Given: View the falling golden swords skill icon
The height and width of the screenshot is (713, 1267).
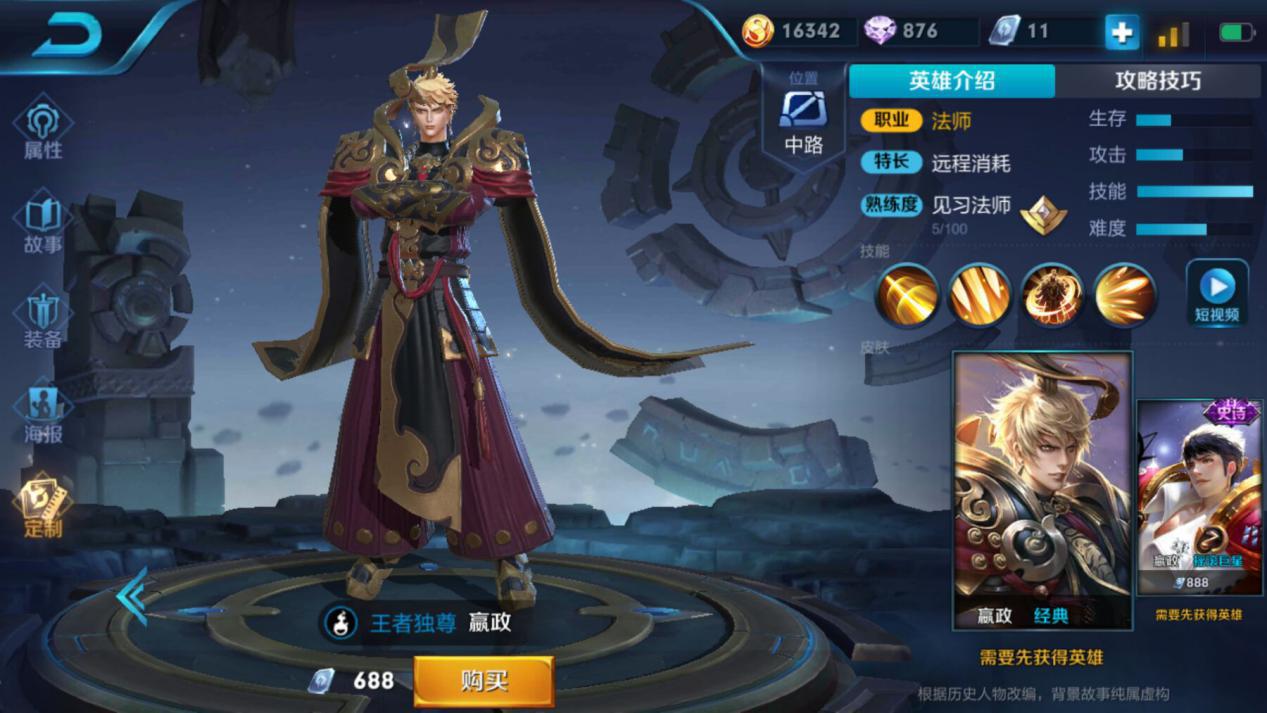Looking at the screenshot, I should pyautogui.click(x=979, y=295).
